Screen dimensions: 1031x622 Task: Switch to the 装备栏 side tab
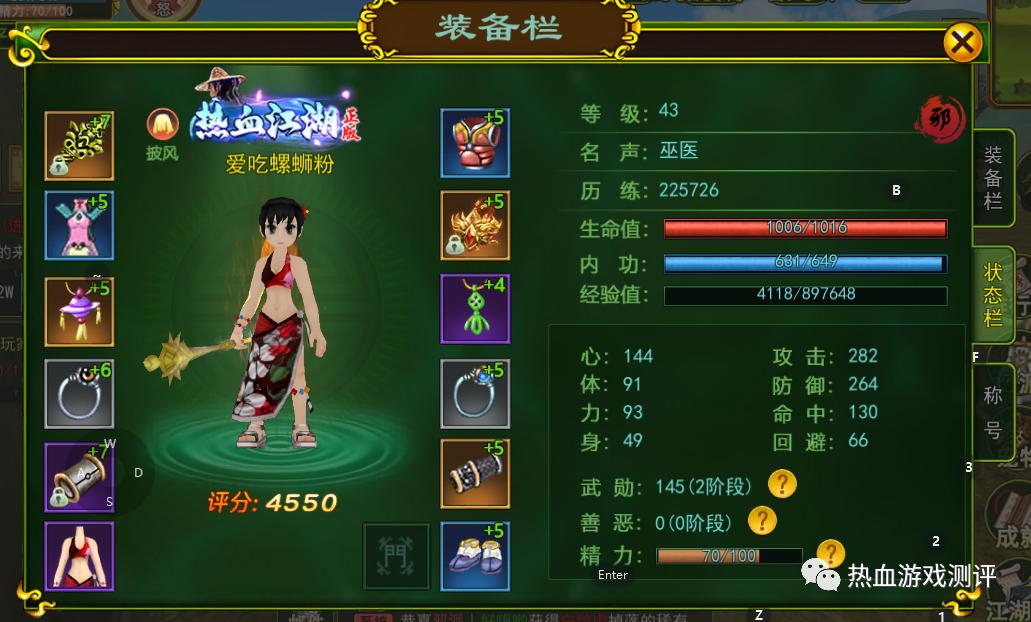tap(992, 178)
